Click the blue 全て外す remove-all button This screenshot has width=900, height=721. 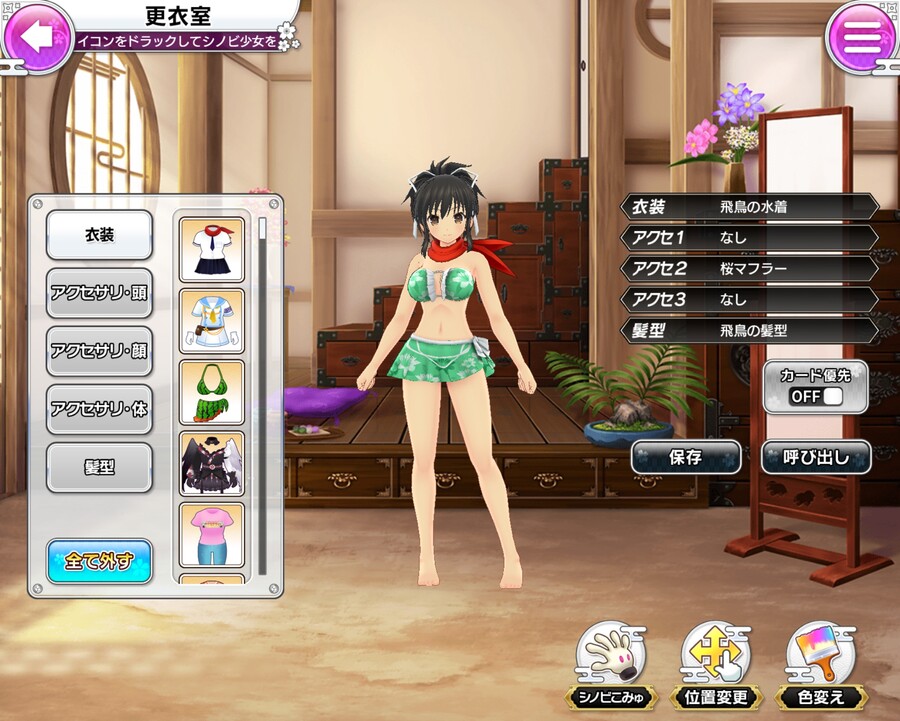[99, 560]
